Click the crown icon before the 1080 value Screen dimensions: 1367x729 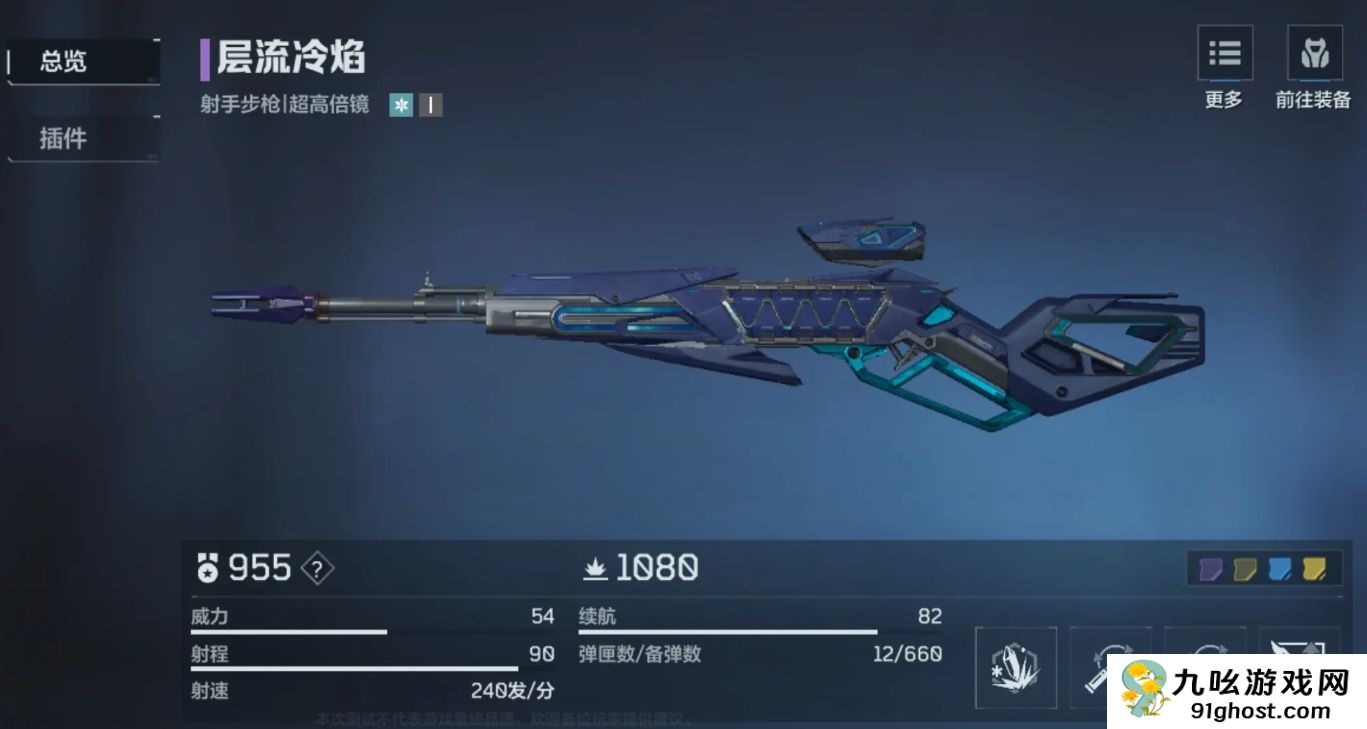click(596, 570)
